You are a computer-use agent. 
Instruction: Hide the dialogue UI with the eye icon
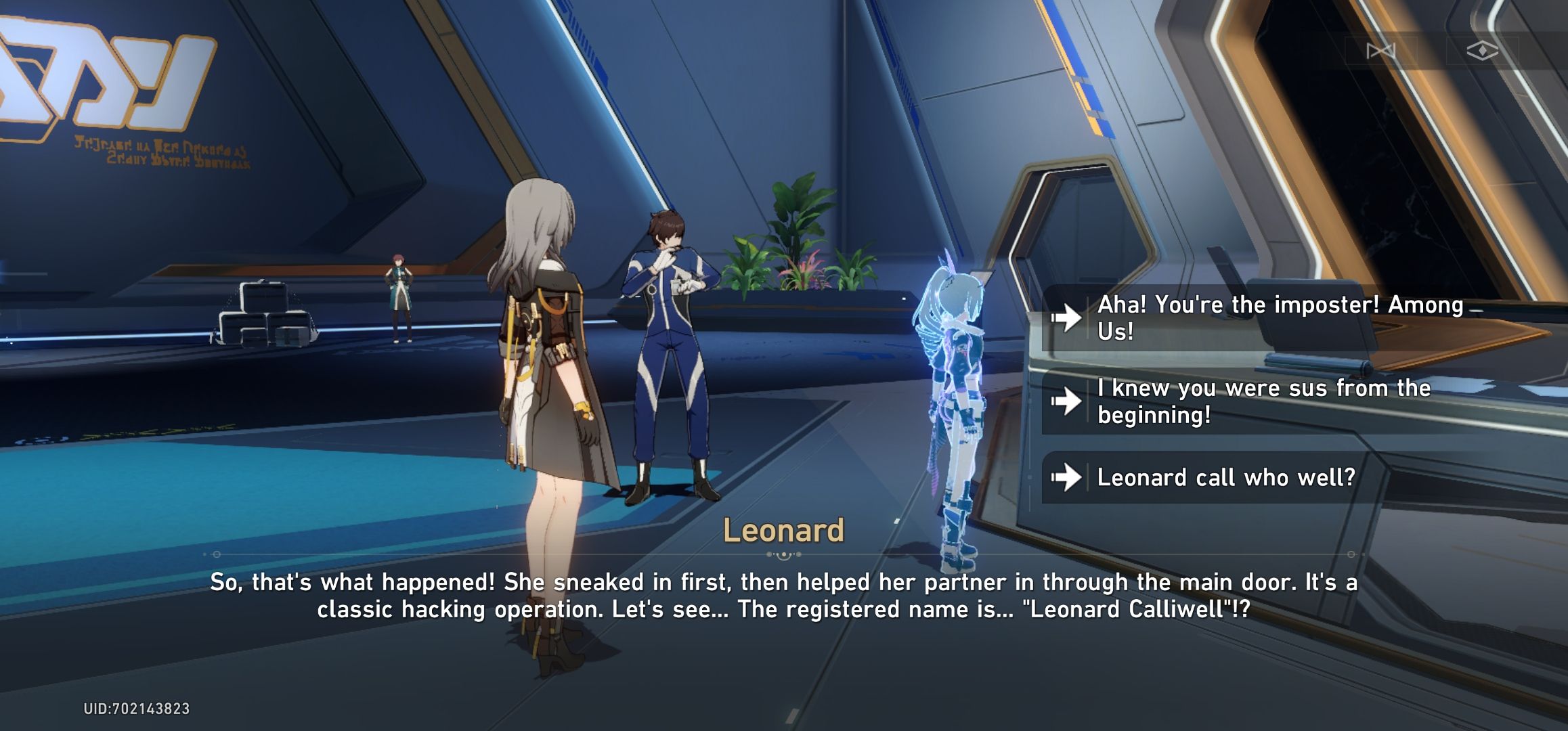click(x=1483, y=49)
